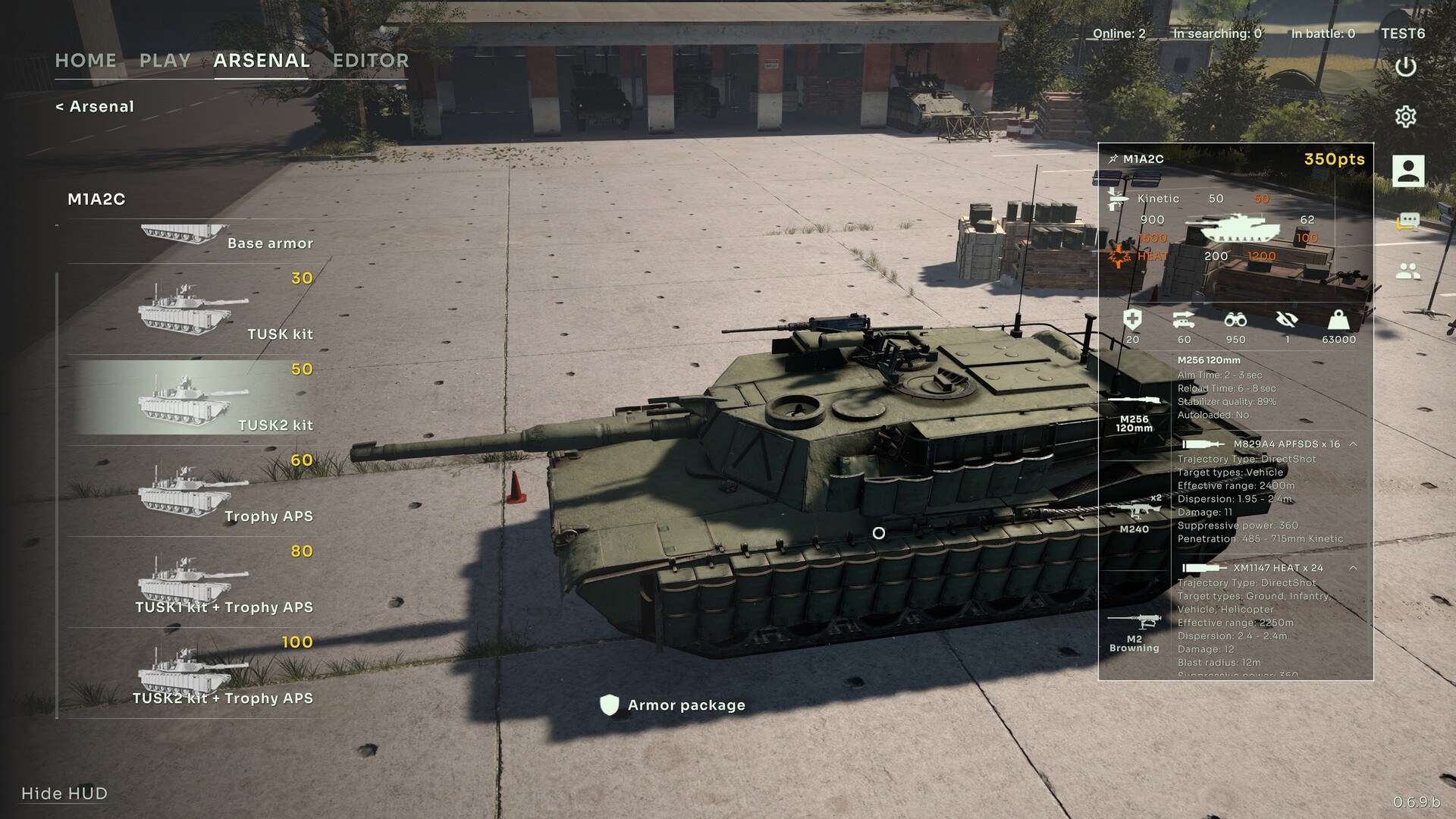Screen dimensions: 1456x819
Task: Open the chat bubble icon
Action: (x=1407, y=221)
